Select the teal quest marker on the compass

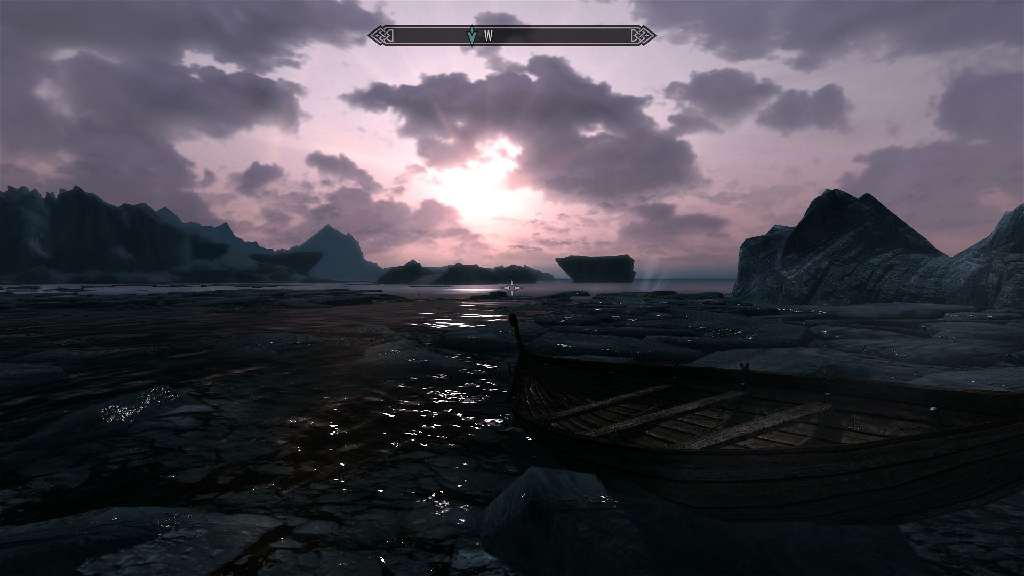(471, 36)
